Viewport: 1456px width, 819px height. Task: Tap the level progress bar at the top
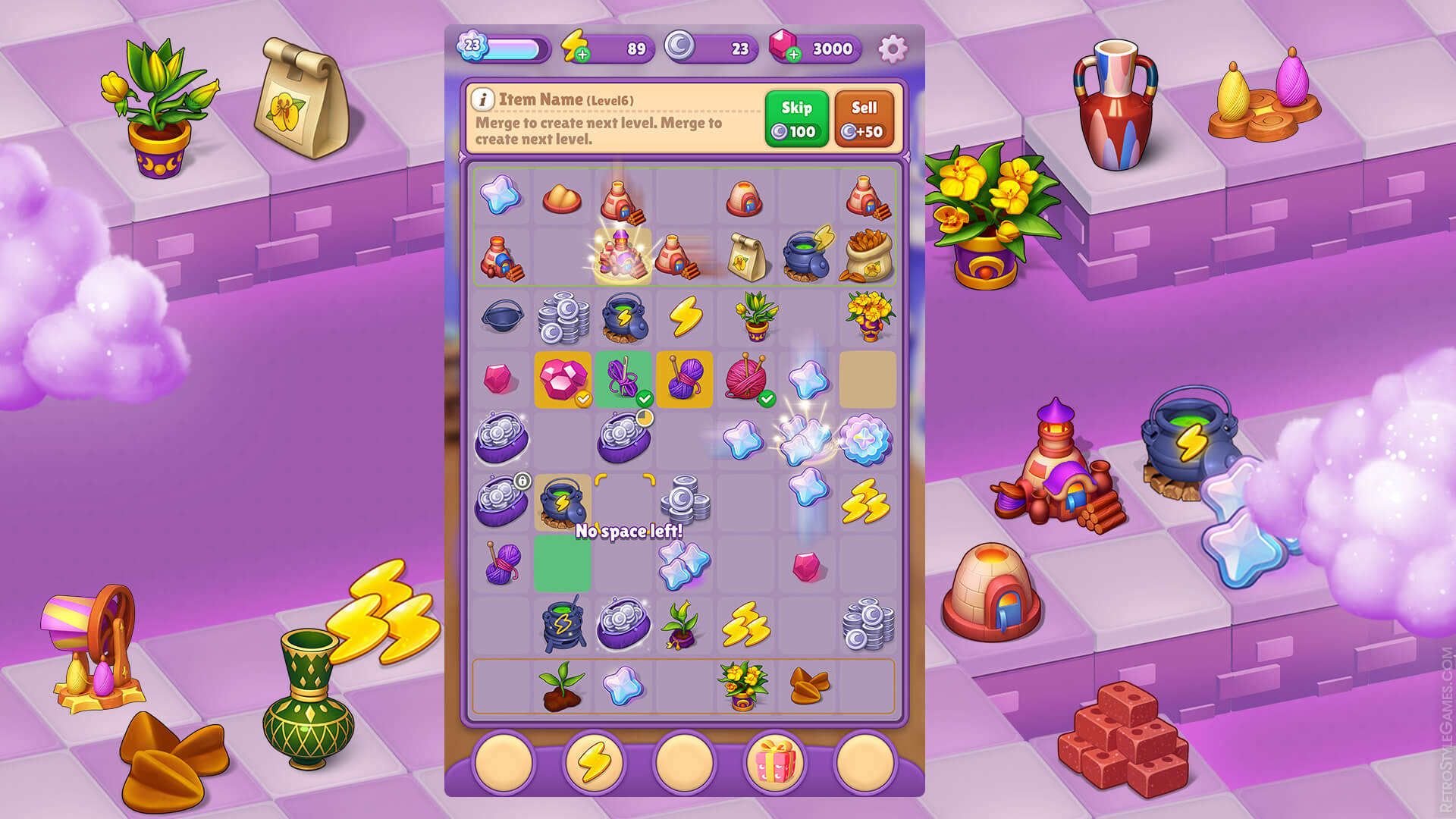point(514,48)
